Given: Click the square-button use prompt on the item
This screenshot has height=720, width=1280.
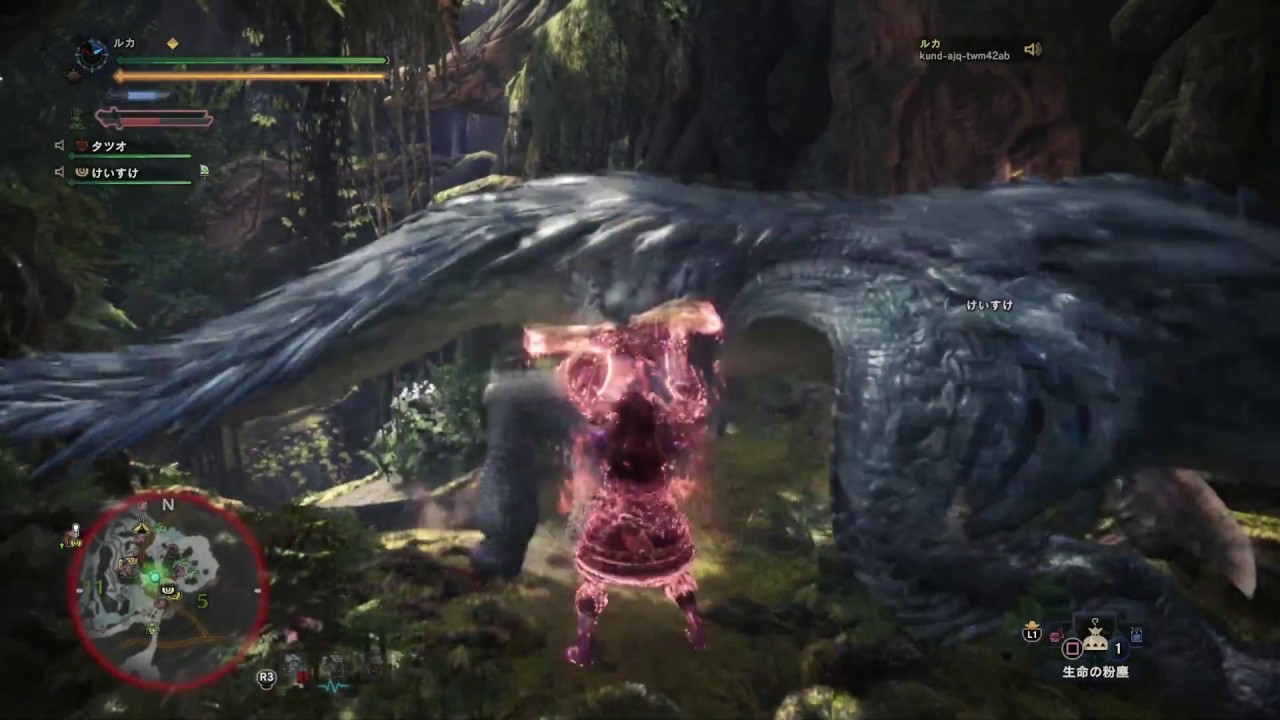Looking at the screenshot, I should click(1072, 646).
